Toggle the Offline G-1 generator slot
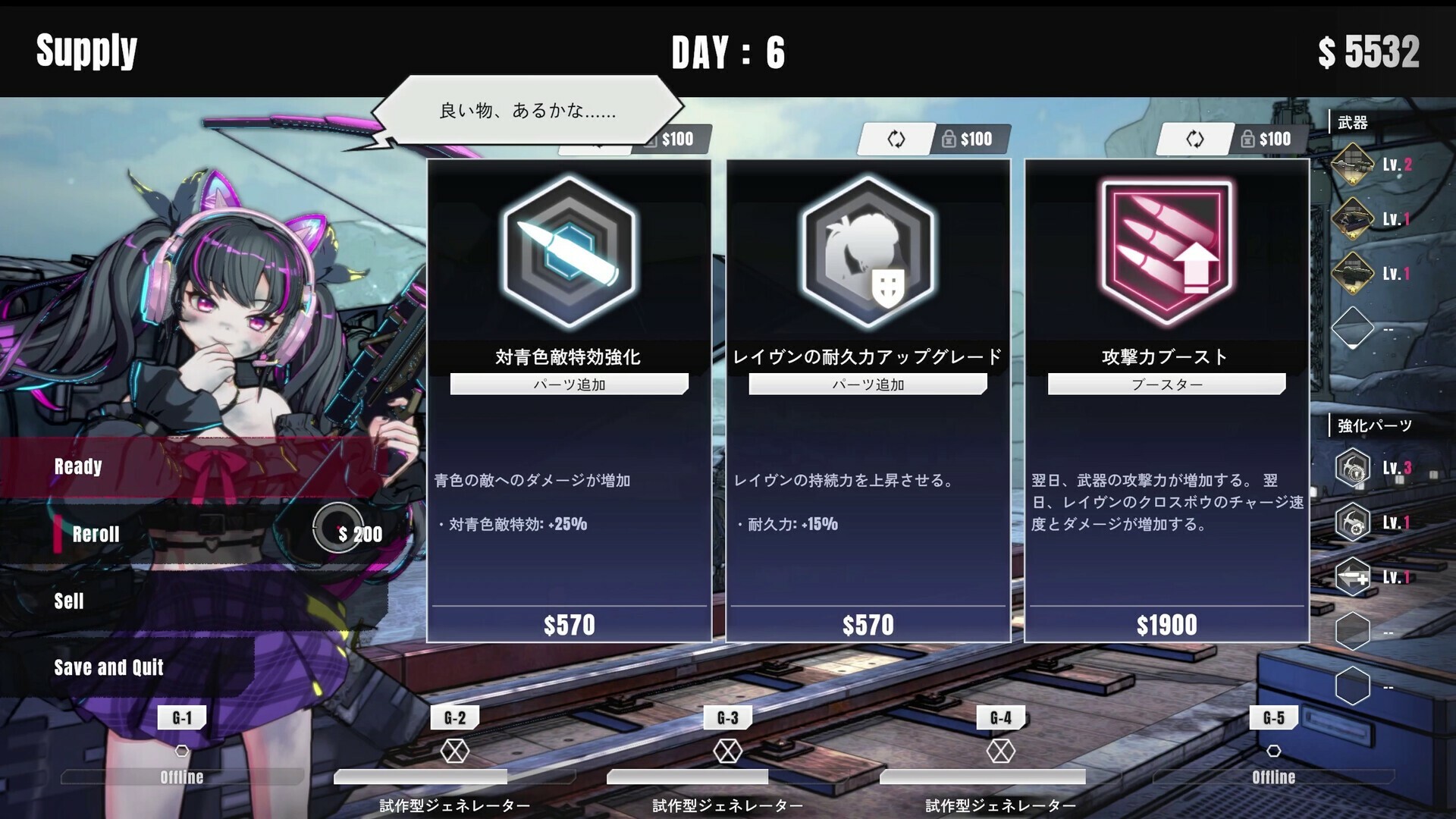 (180, 749)
